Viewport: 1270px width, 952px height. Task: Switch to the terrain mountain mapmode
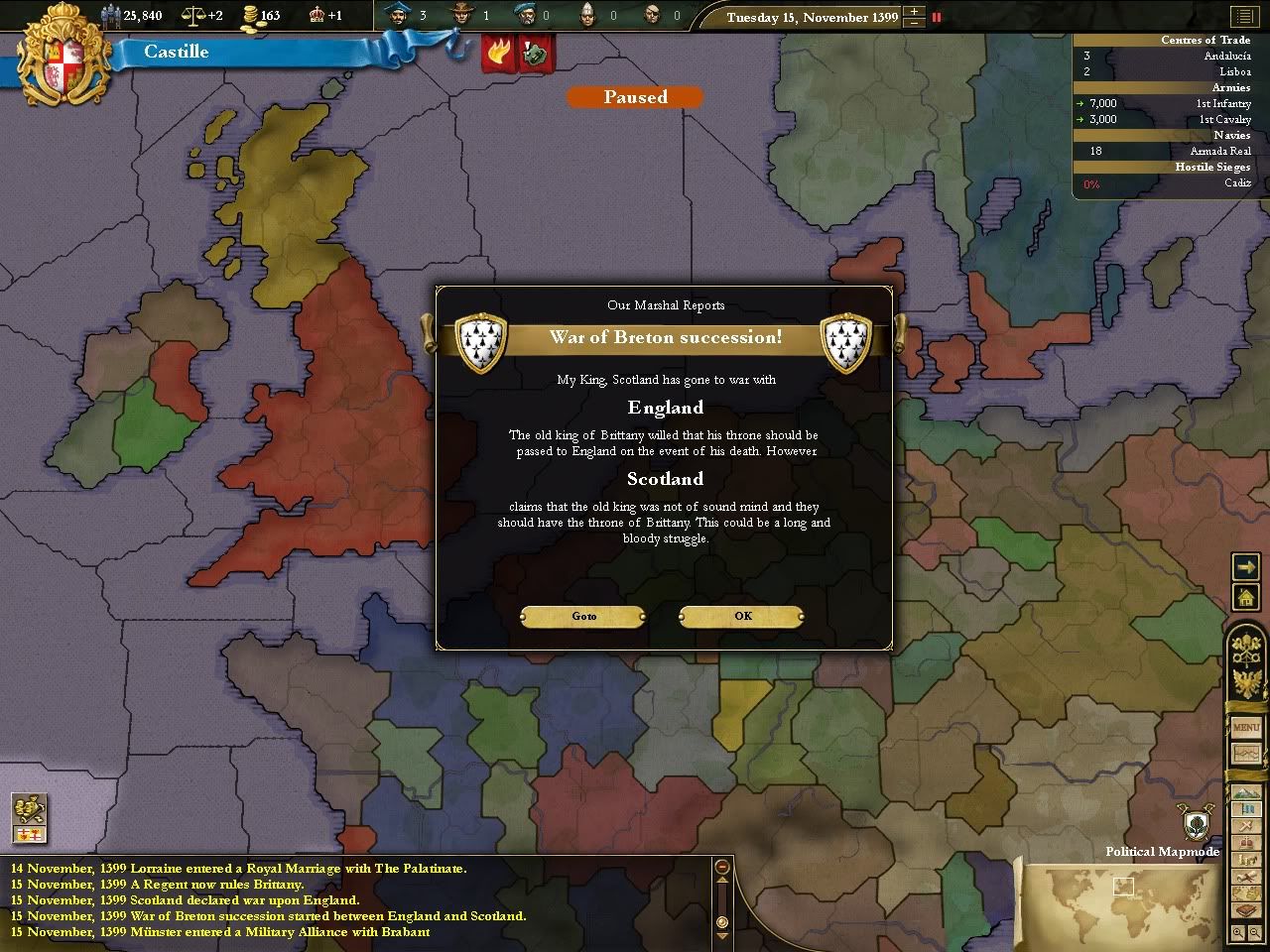pyautogui.click(x=1244, y=794)
